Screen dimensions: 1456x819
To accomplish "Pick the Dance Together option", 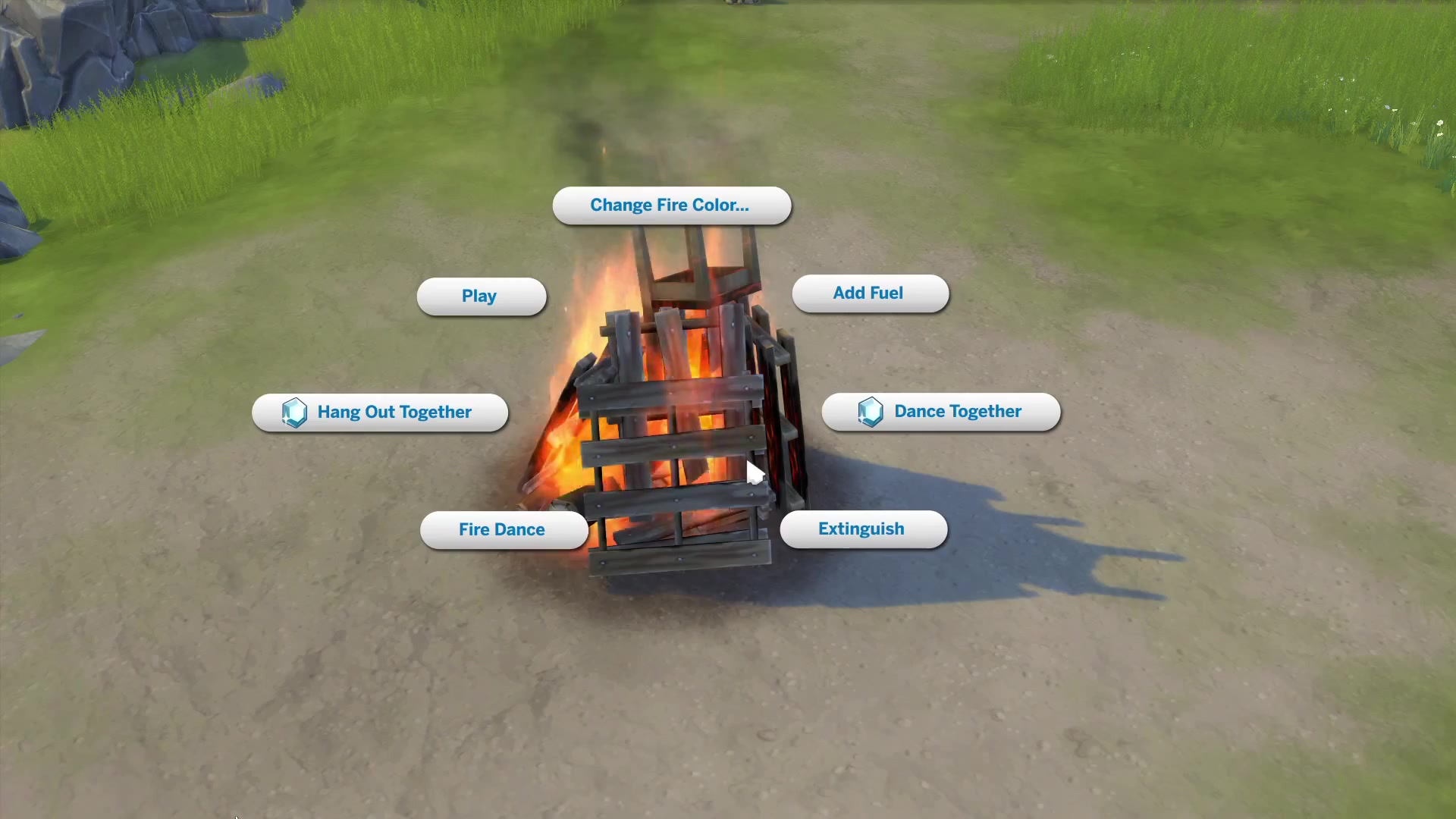I will pos(941,412).
